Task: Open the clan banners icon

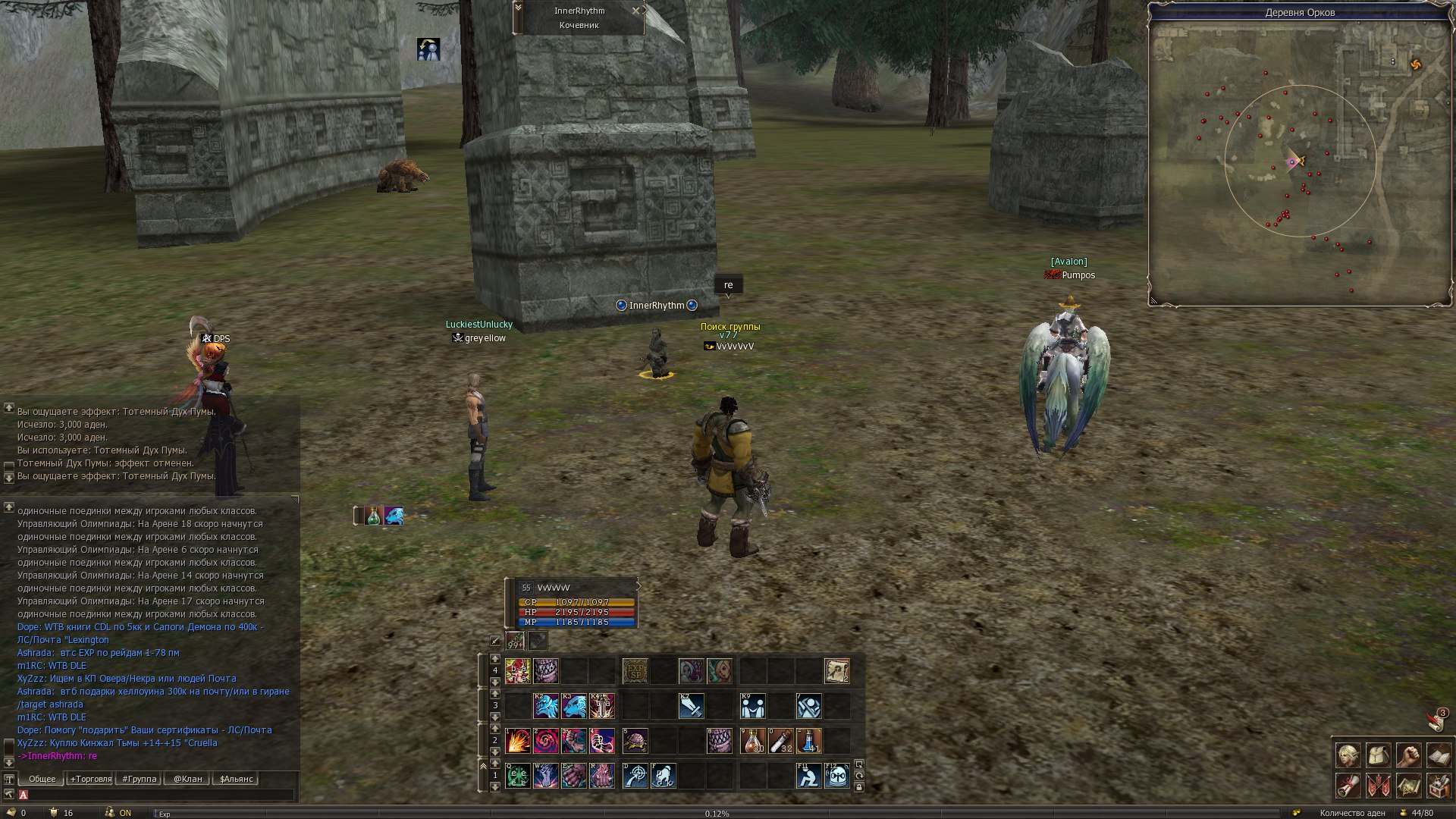Action: click(1378, 786)
